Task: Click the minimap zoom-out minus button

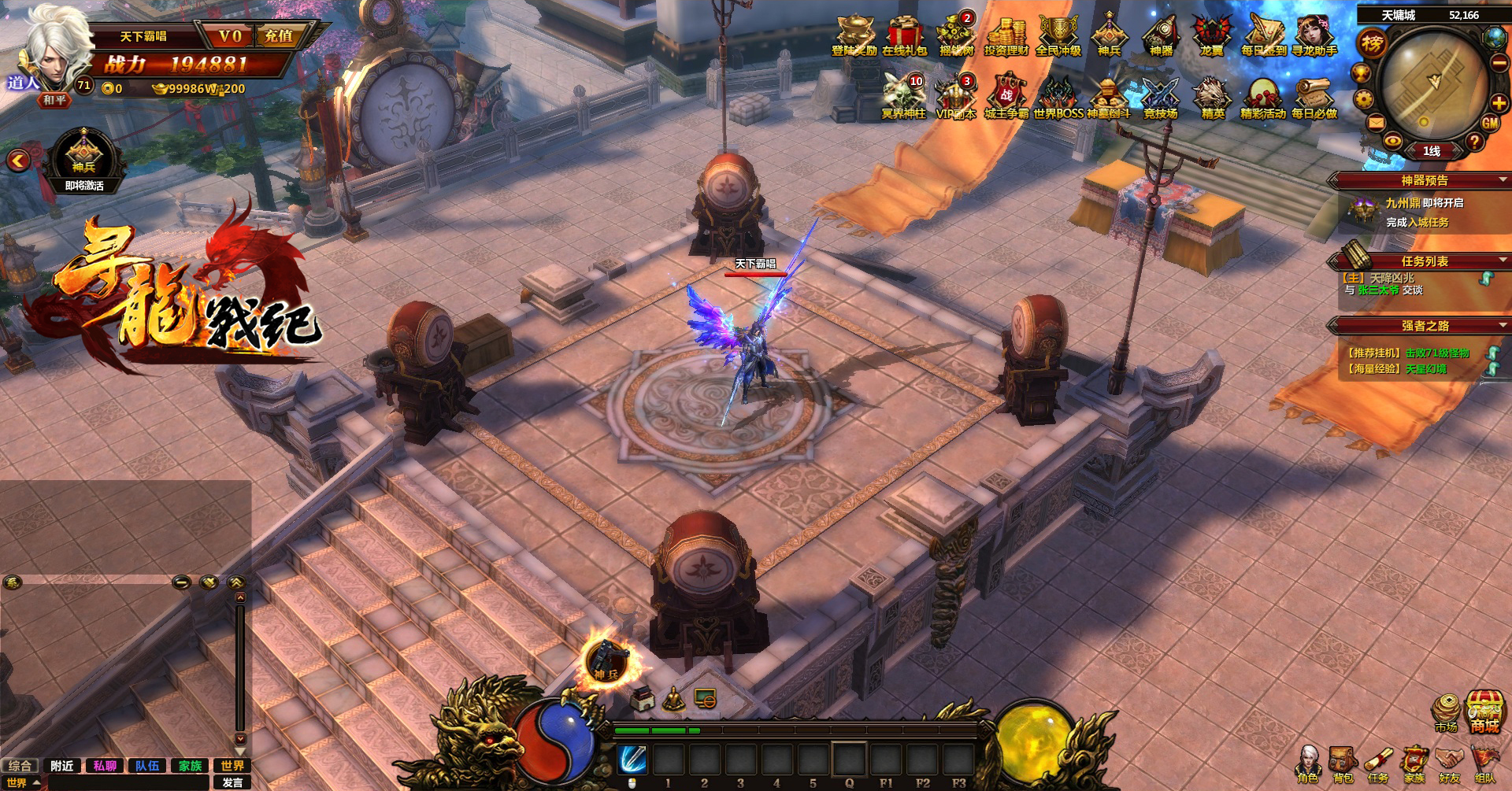Action: [1499, 63]
